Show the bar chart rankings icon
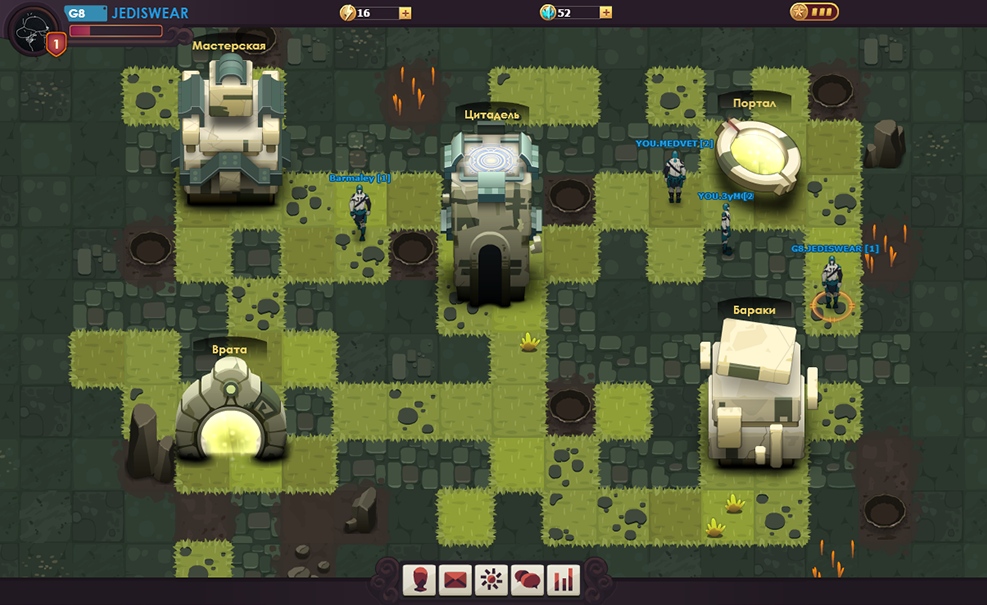The height and width of the screenshot is (605, 987). pyautogui.click(x=563, y=579)
